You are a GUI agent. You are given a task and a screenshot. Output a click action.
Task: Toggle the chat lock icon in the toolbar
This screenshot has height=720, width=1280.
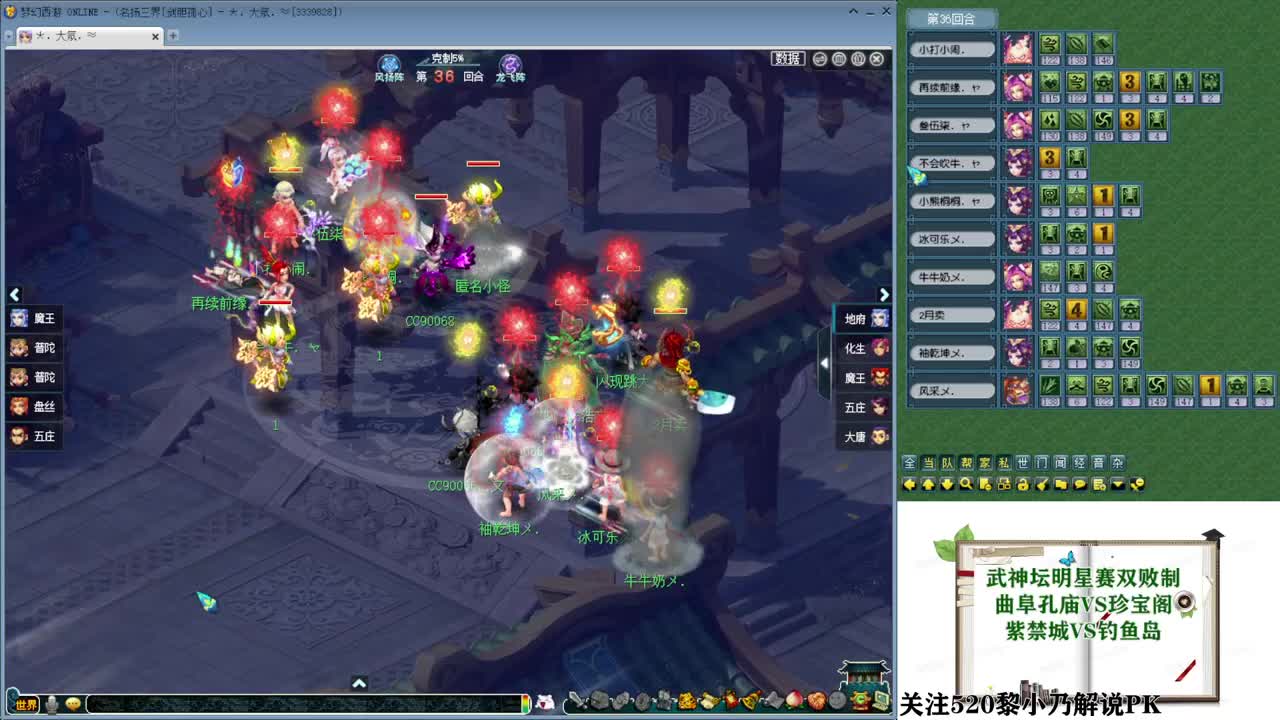pyautogui.click(x=1022, y=485)
